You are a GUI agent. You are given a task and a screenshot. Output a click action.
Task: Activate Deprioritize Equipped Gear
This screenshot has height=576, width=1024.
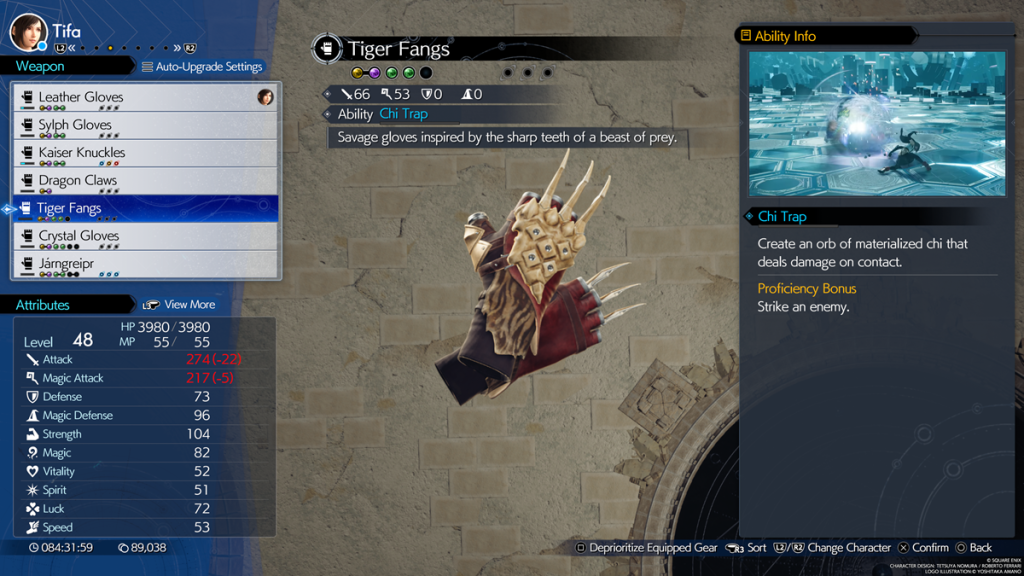point(646,547)
